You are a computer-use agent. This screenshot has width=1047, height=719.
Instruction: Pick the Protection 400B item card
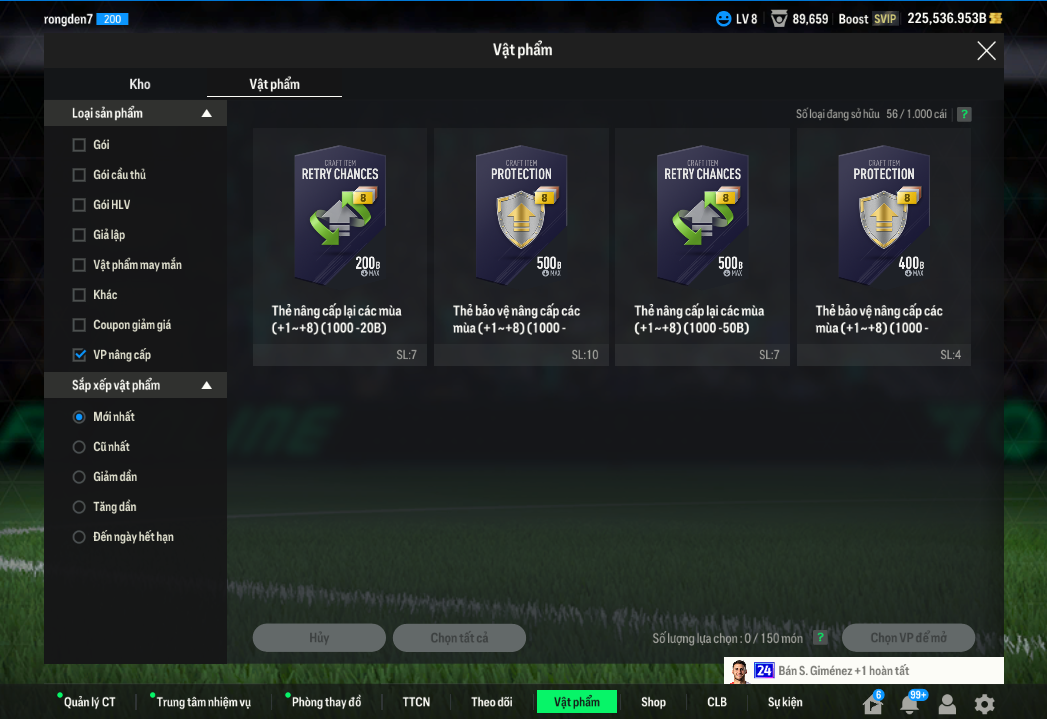pyautogui.click(x=884, y=245)
